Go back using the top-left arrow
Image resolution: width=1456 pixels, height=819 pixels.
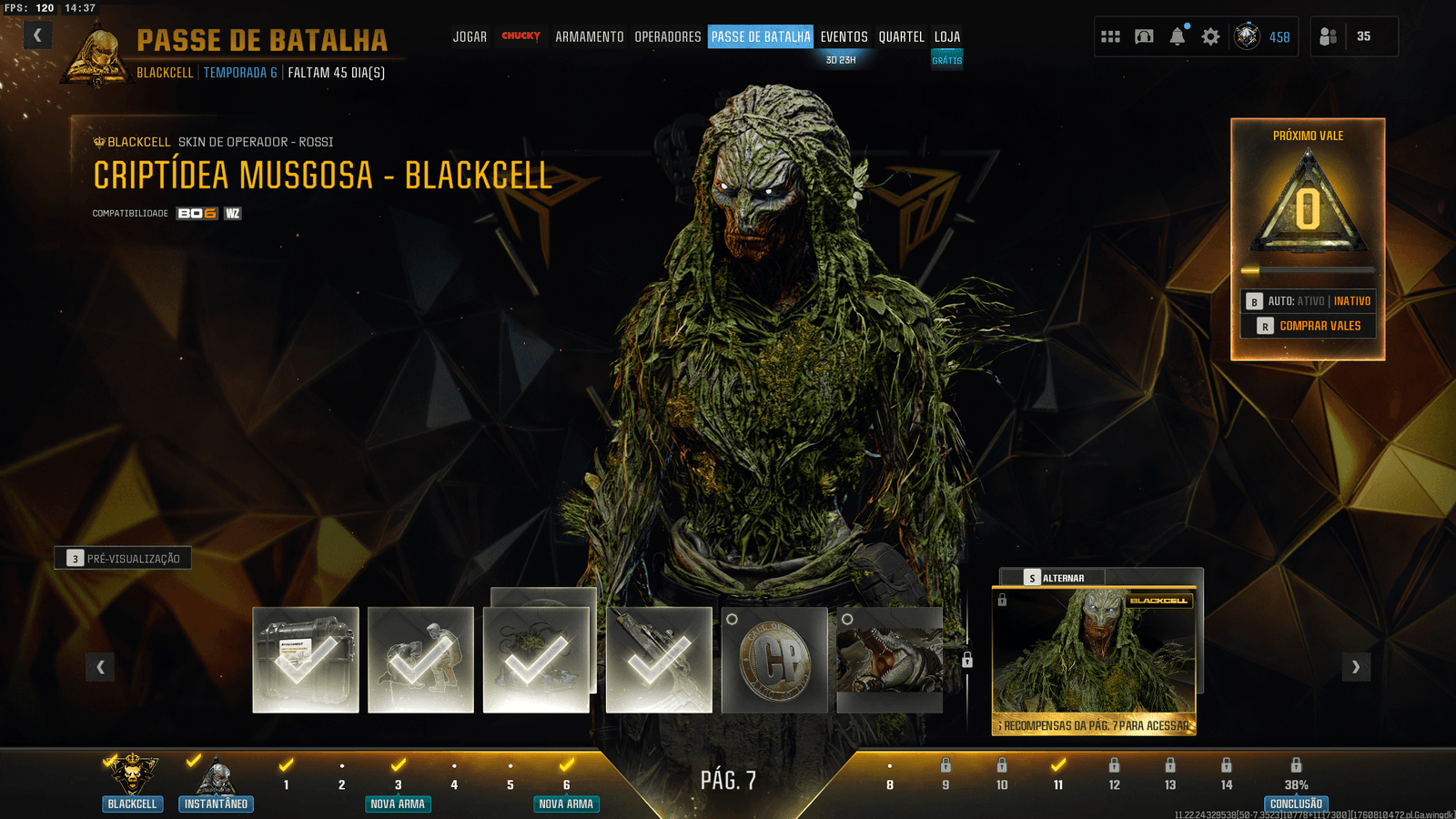click(x=37, y=35)
